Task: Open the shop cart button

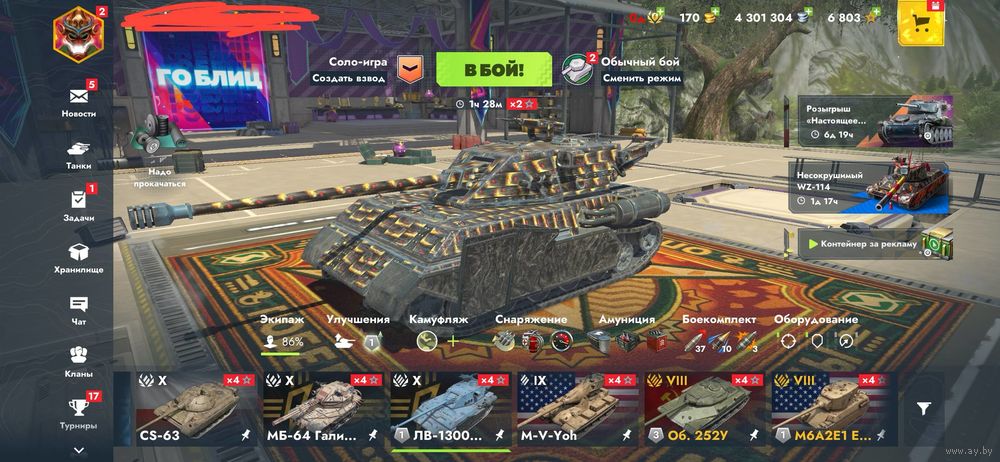Action: 920,22
